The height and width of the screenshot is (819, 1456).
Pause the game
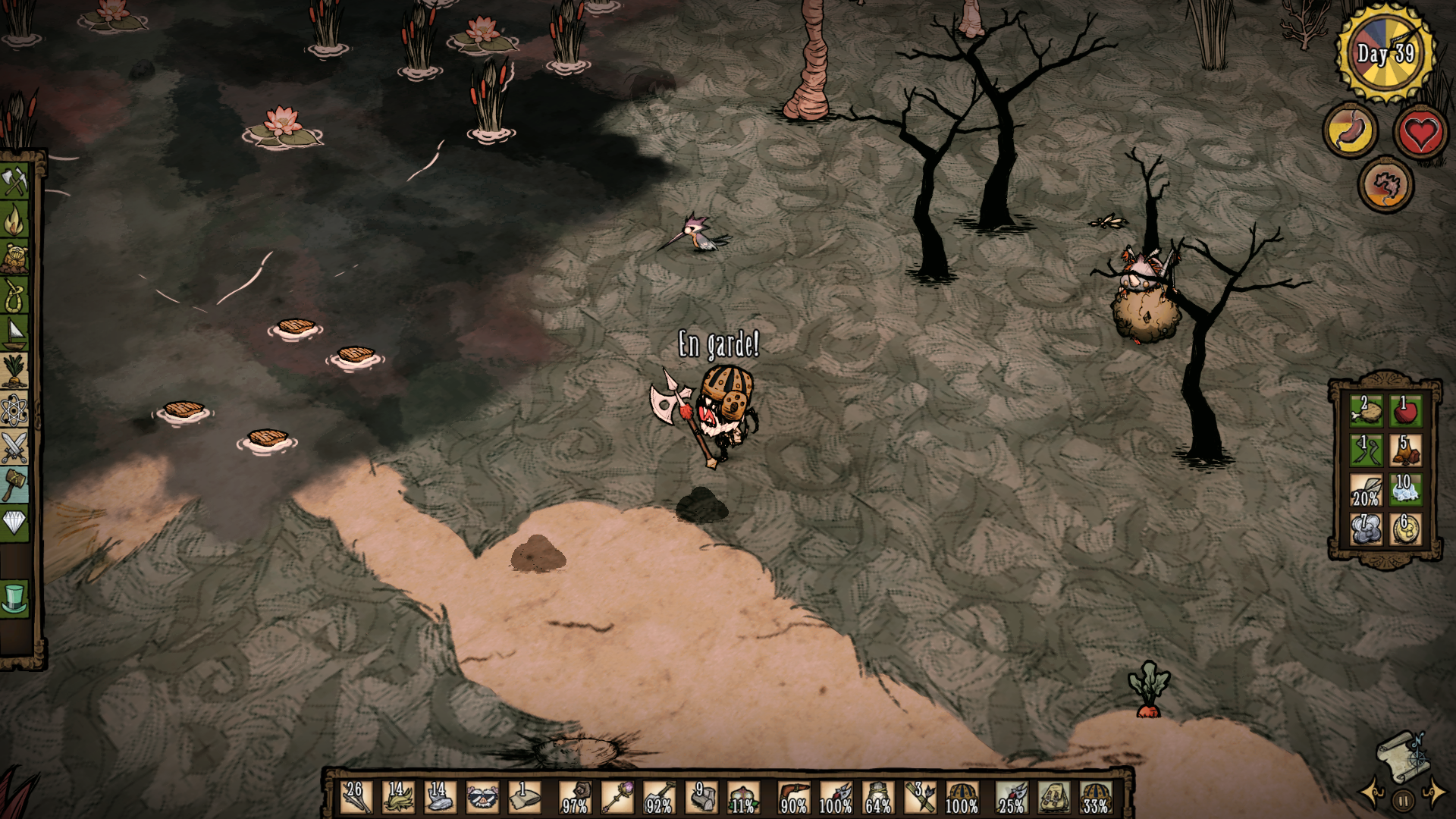tap(1403, 800)
